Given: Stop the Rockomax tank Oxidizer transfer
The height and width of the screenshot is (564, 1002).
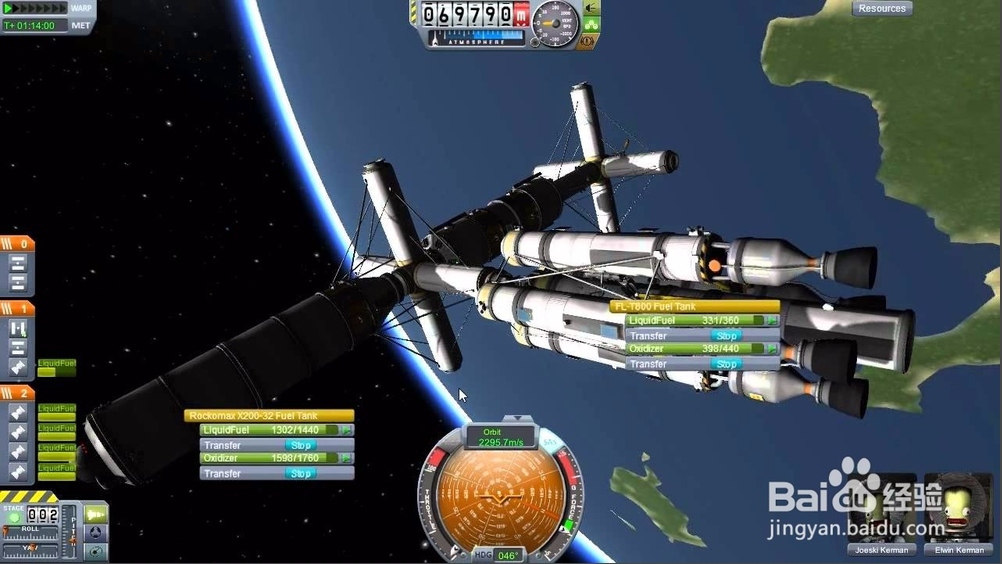Looking at the screenshot, I should pos(300,473).
